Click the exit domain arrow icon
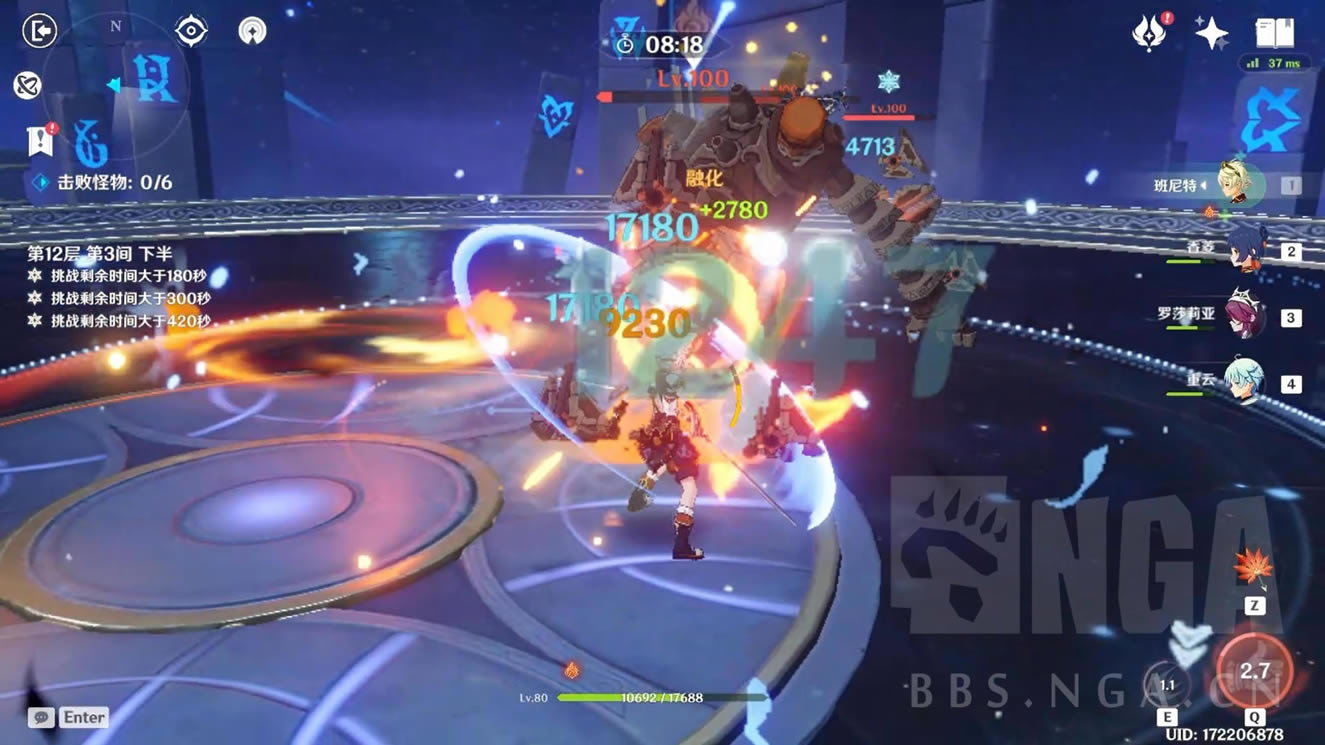The width and height of the screenshot is (1325, 745). pos(39,31)
